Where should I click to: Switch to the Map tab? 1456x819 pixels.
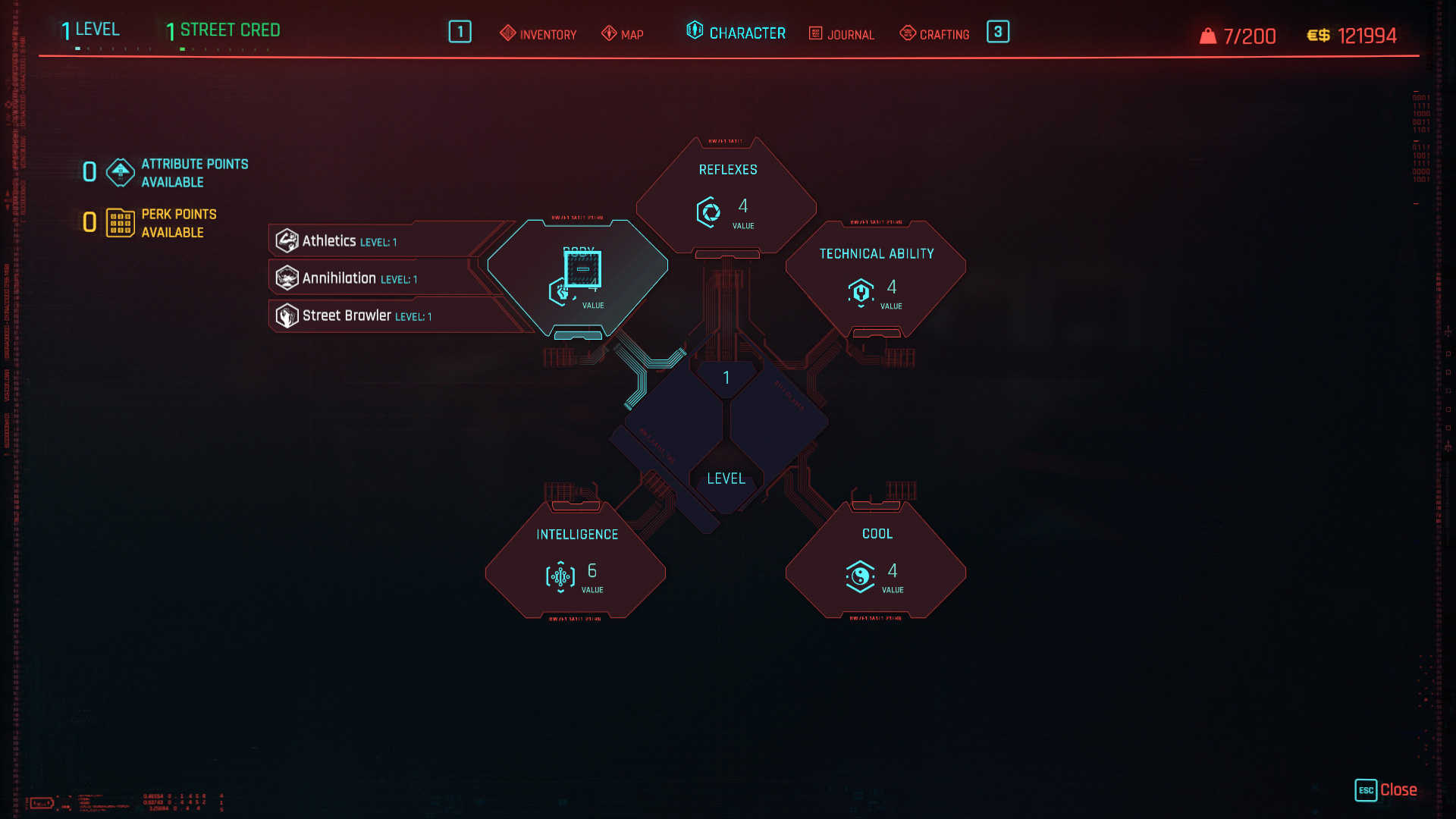point(623,34)
